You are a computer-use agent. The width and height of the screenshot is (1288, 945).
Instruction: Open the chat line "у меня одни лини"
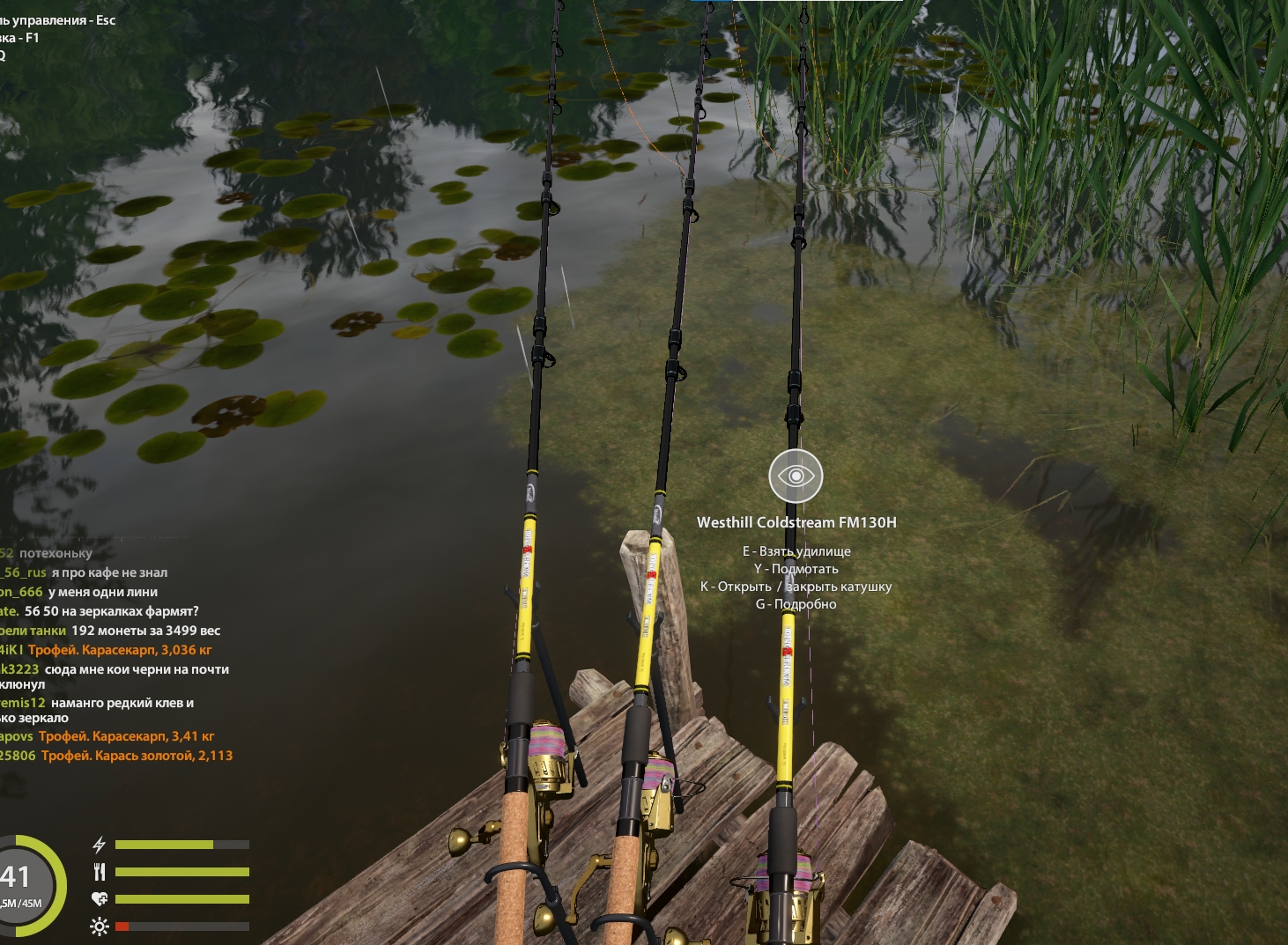pyautogui.click(x=102, y=592)
